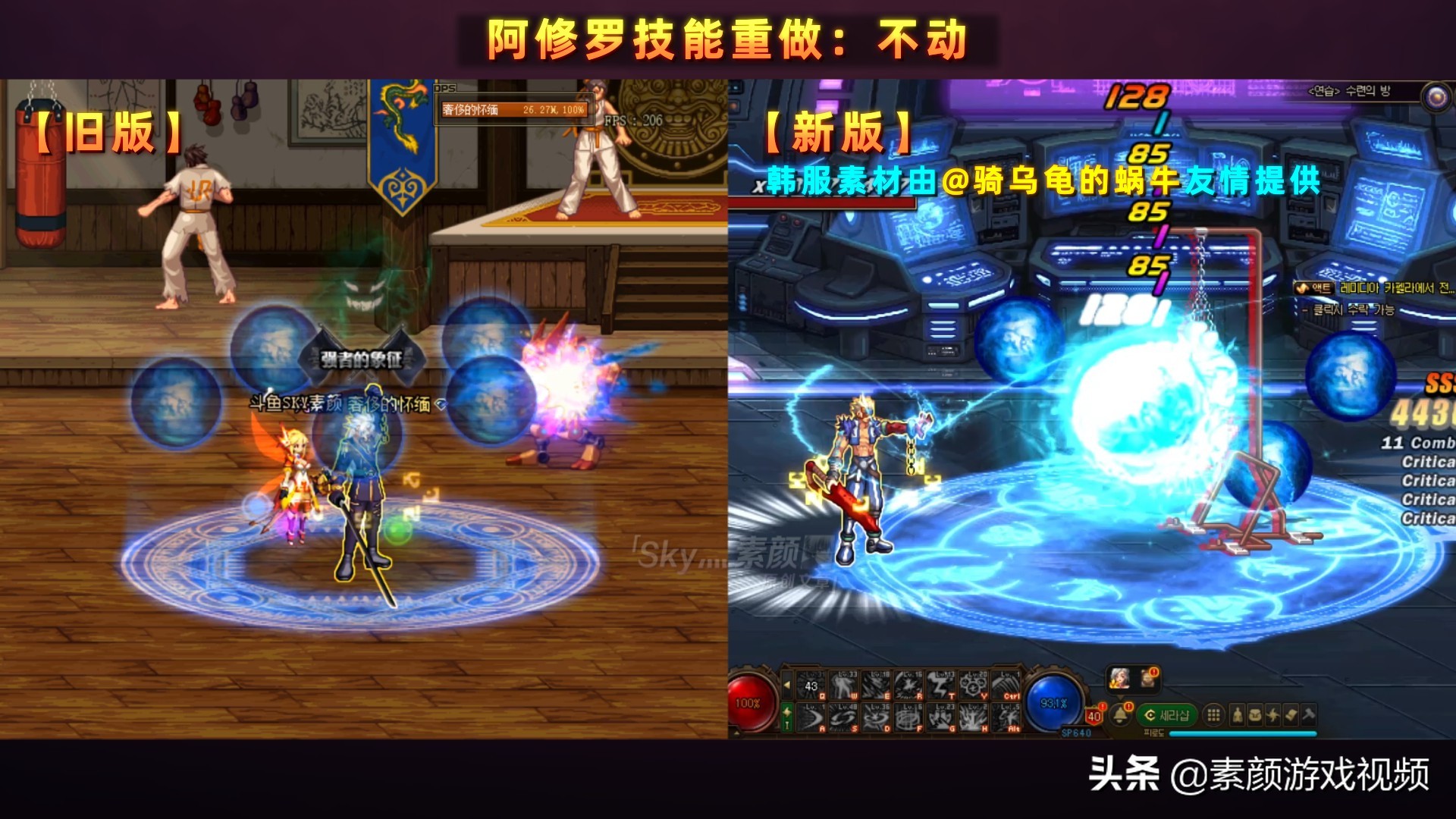Click the bell notification icon with red alert
Viewport: 1456px width, 819px height.
[1120, 713]
